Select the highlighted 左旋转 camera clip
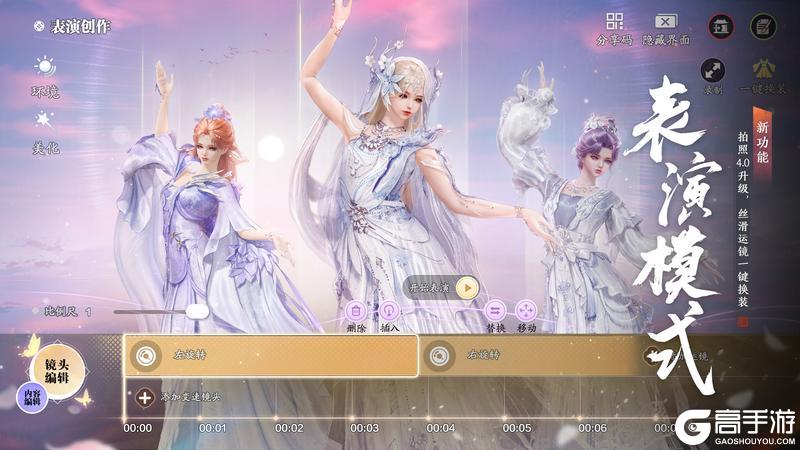 (270, 354)
